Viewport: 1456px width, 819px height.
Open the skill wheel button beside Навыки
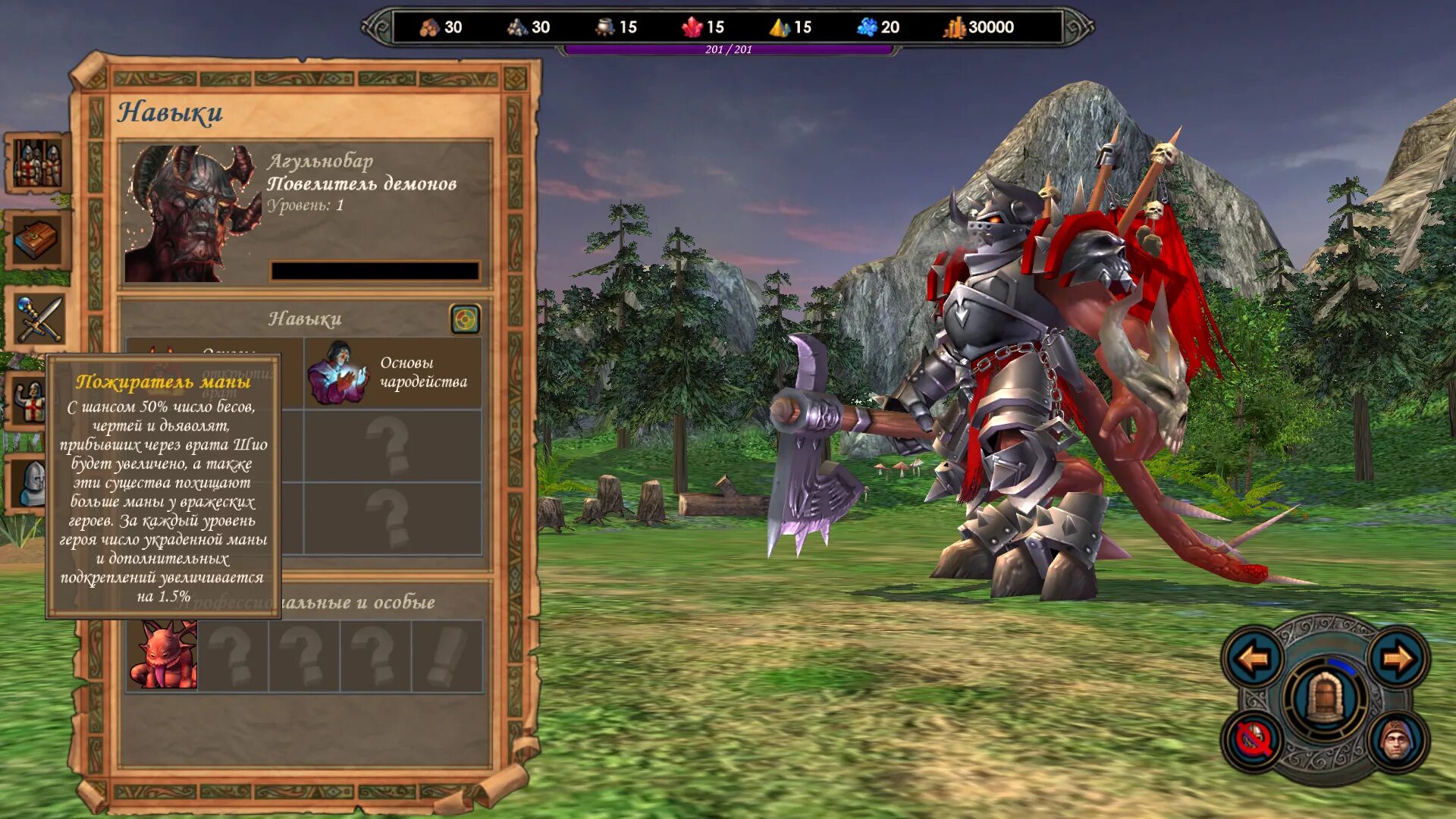pyautogui.click(x=465, y=319)
